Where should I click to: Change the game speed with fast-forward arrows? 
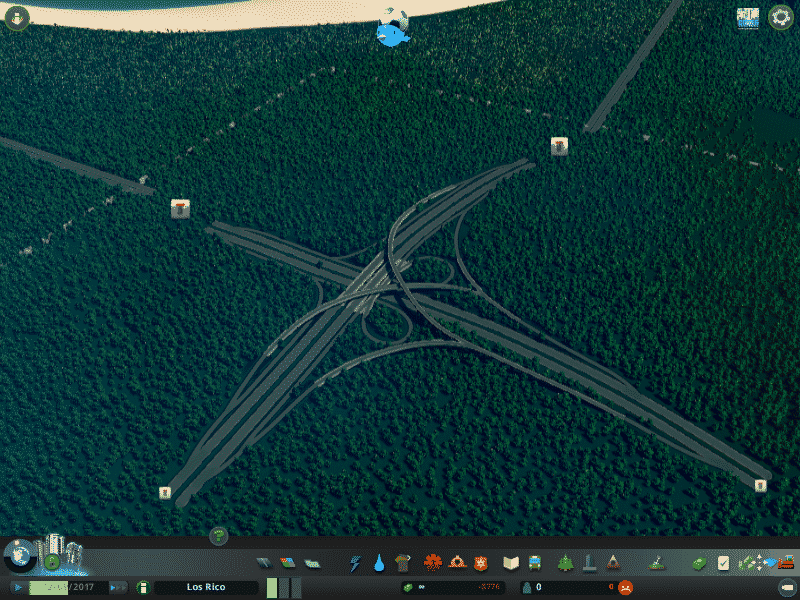(x=118, y=587)
